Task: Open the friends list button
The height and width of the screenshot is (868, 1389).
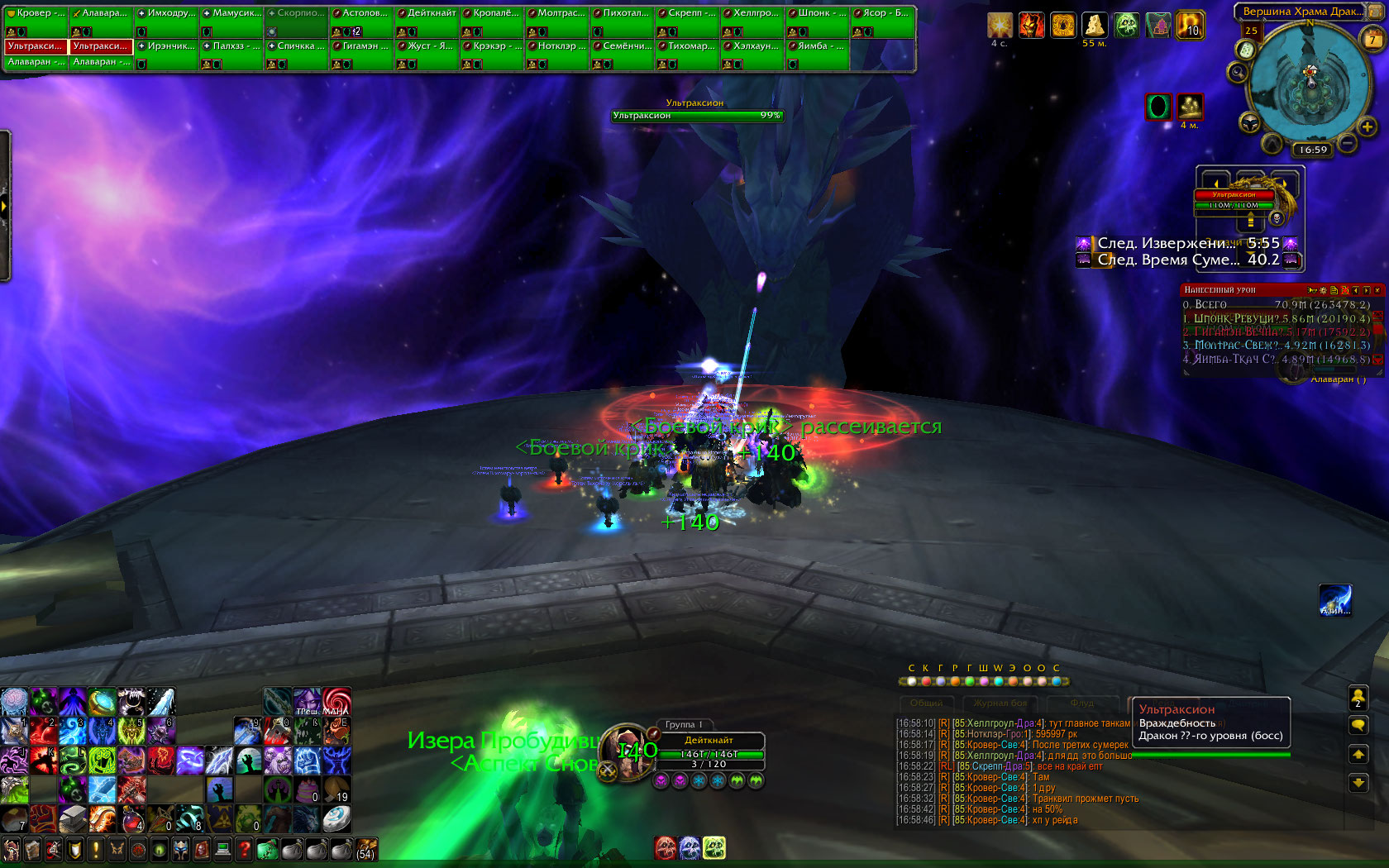Action: coord(1358,699)
